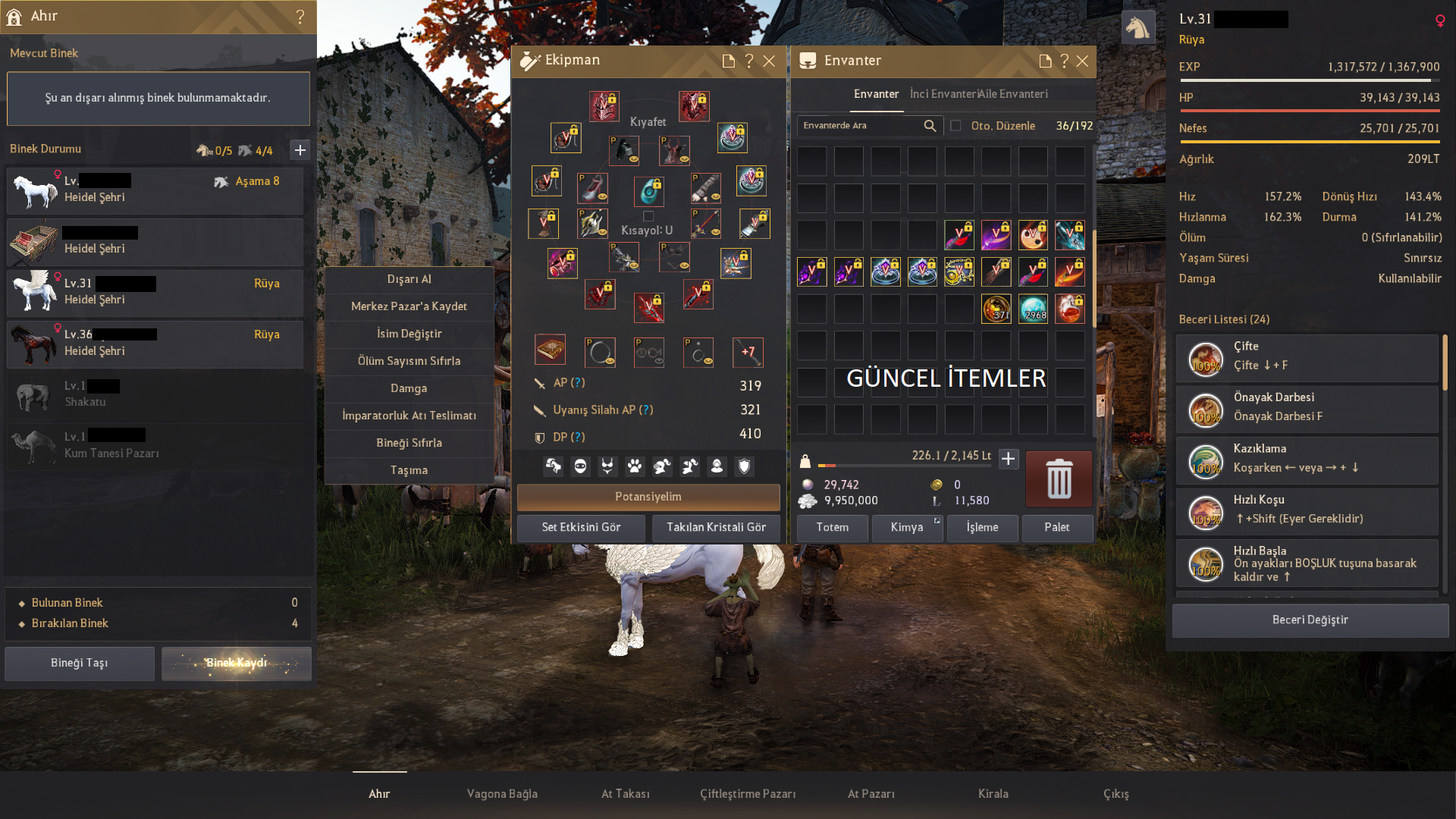Screen dimensions: 1456x819
Task: Click the magnifier search icon in inventory
Action: pyautogui.click(x=930, y=126)
